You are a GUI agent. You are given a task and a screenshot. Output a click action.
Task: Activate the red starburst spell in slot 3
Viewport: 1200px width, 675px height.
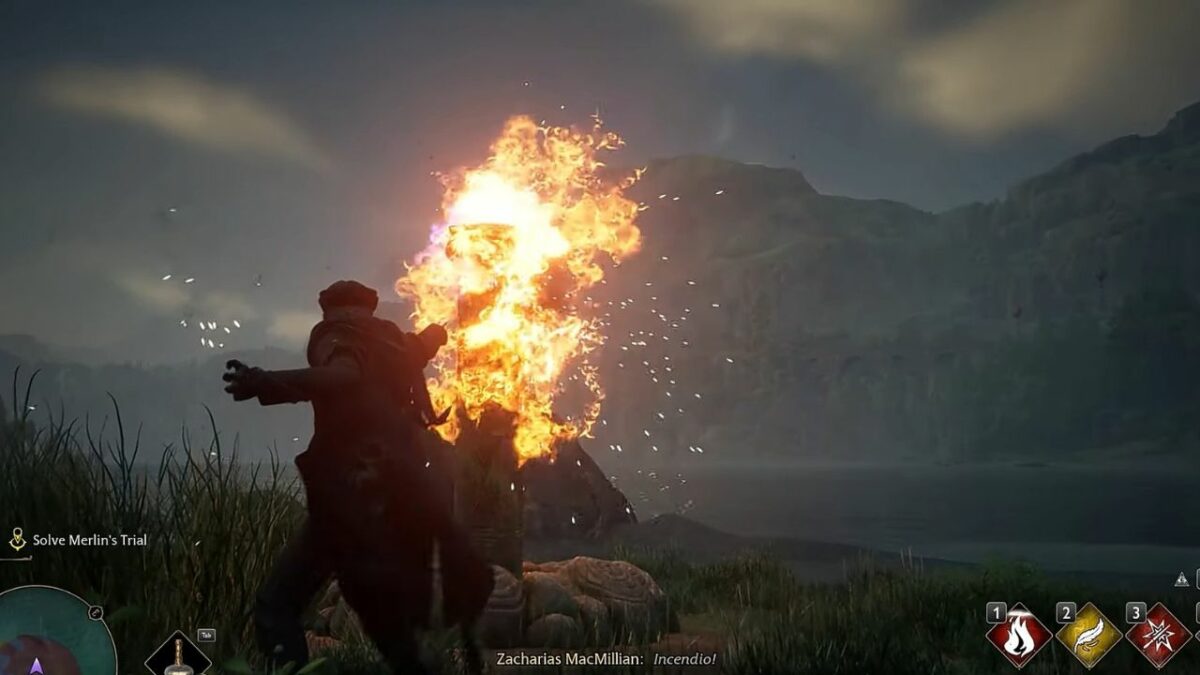1158,635
